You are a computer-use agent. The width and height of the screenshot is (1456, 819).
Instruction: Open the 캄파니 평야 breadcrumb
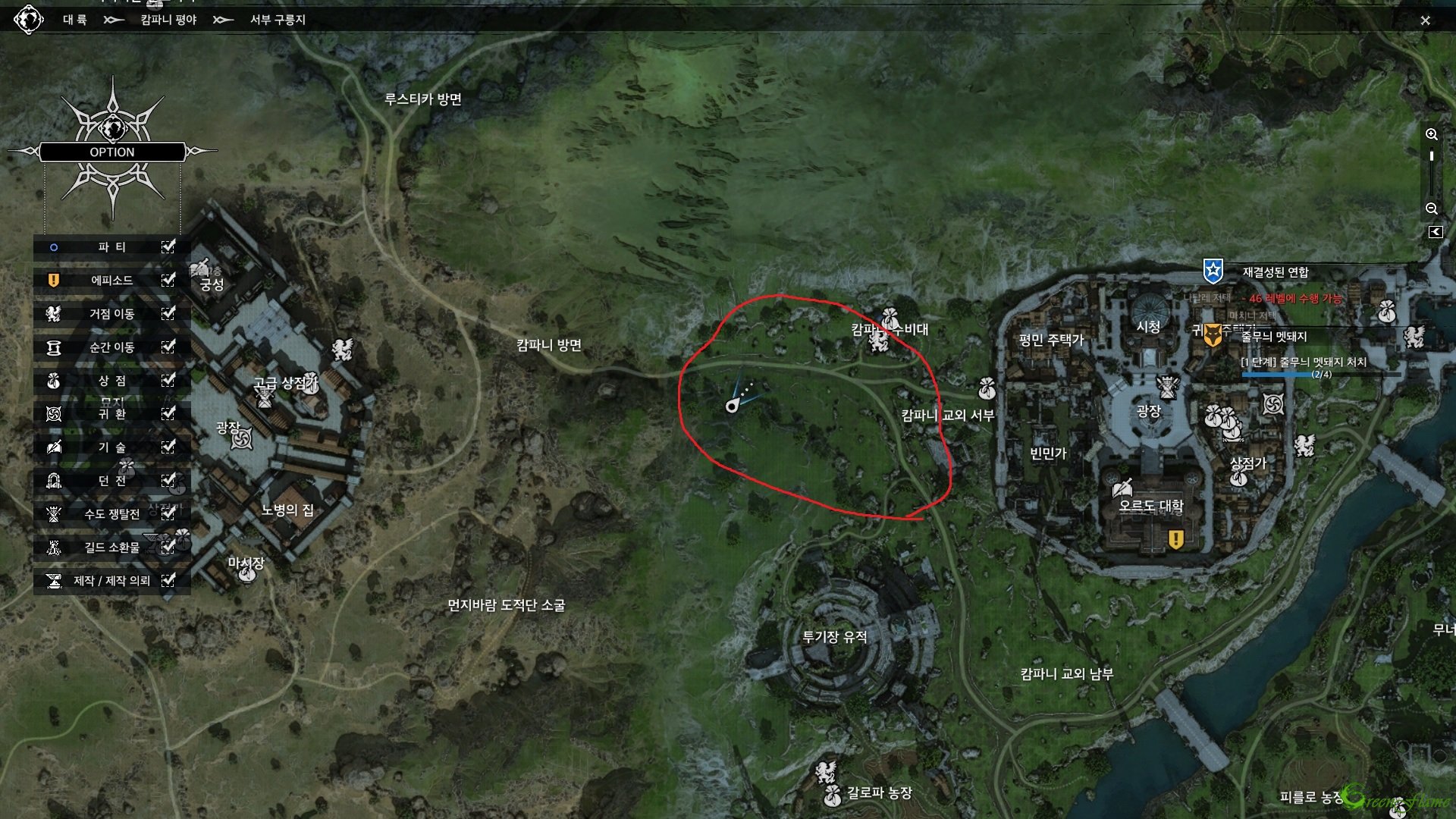[168, 20]
